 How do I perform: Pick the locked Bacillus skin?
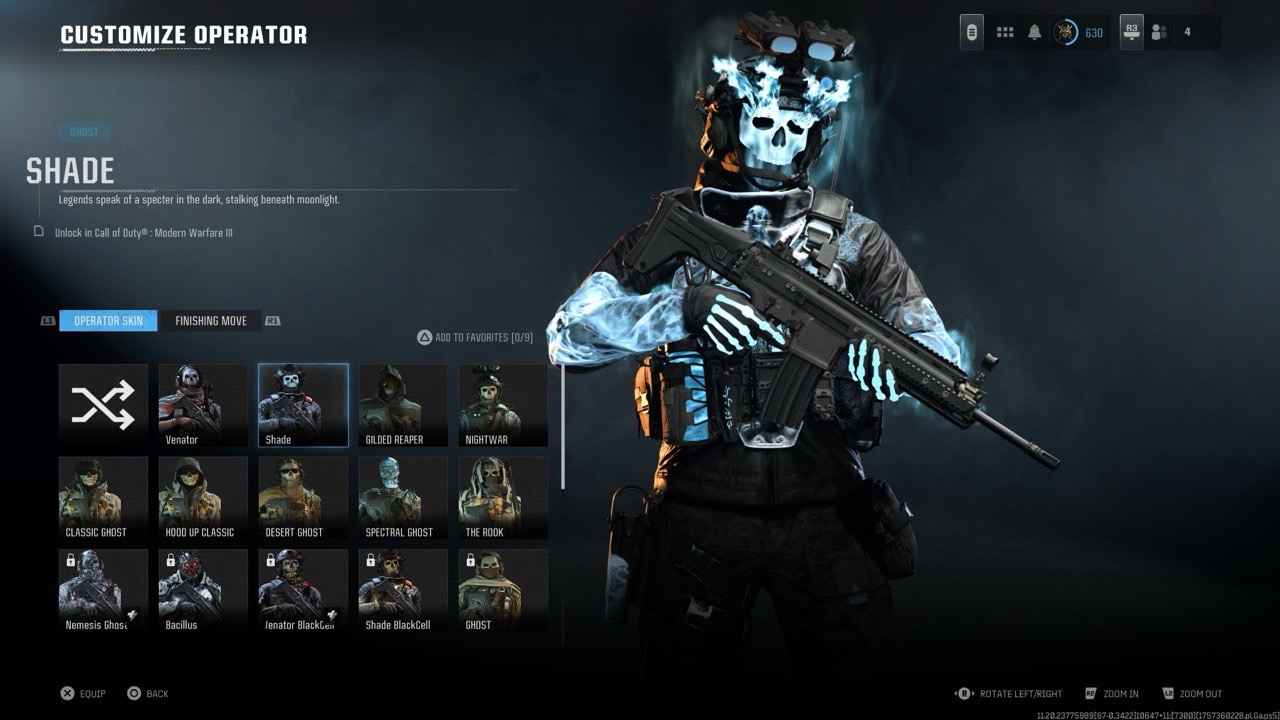(203, 590)
